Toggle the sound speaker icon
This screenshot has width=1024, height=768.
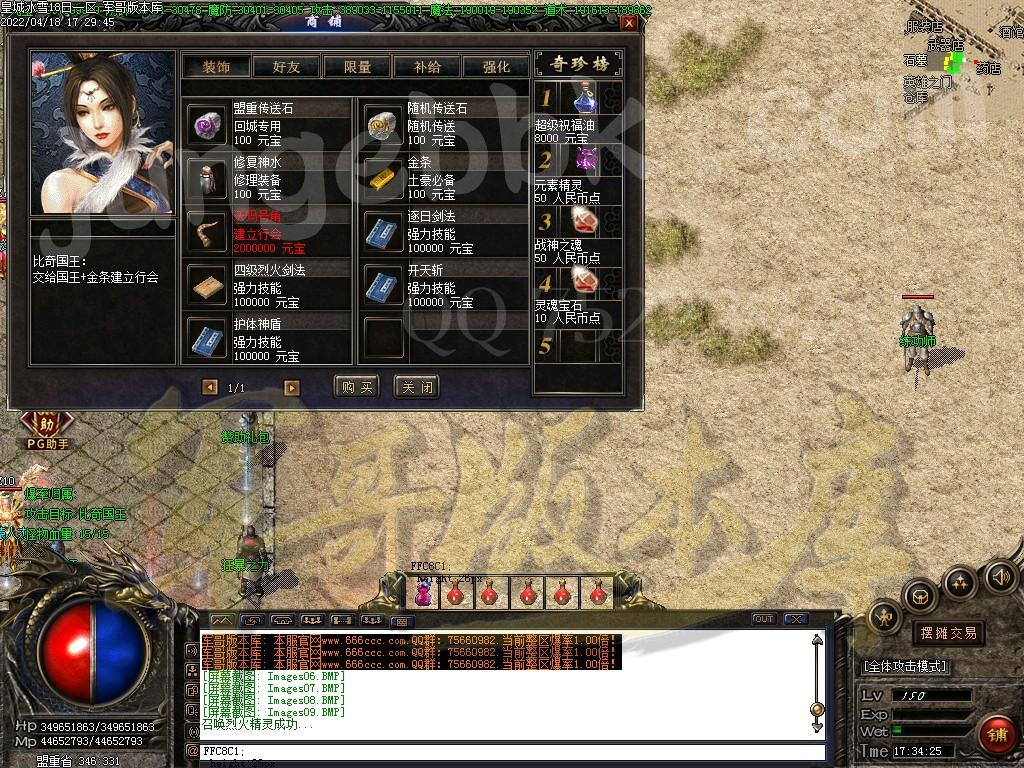[1000, 575]
